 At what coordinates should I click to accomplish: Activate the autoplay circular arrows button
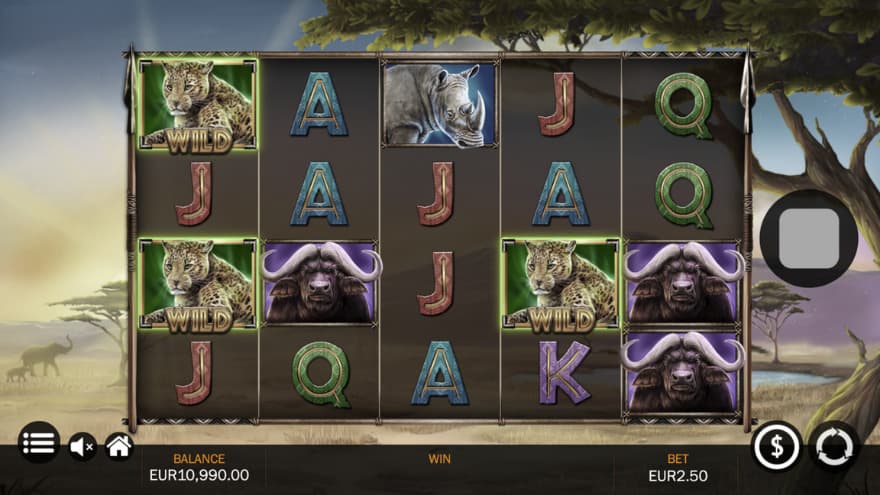coord(834,445)
